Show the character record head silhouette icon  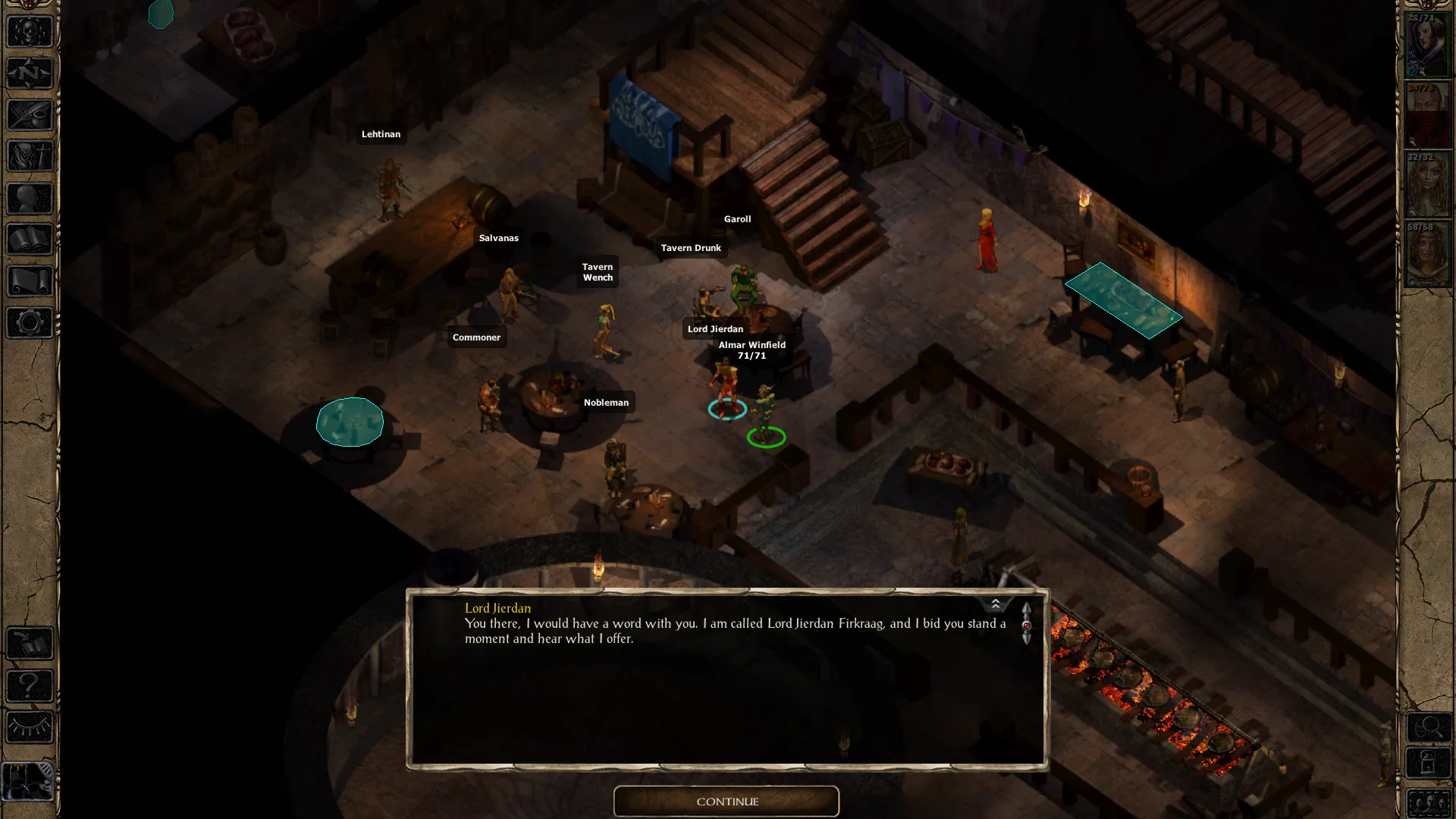(x=30, y=199)
